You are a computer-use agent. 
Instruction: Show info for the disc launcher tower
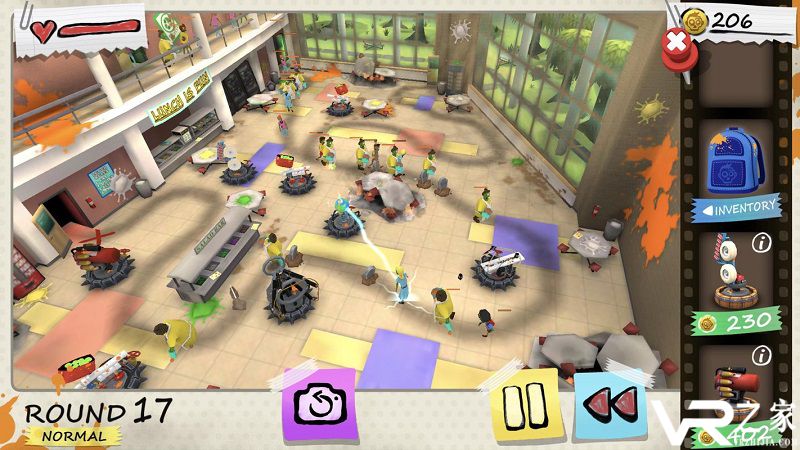pyautogui.click(x=762, y=242)
